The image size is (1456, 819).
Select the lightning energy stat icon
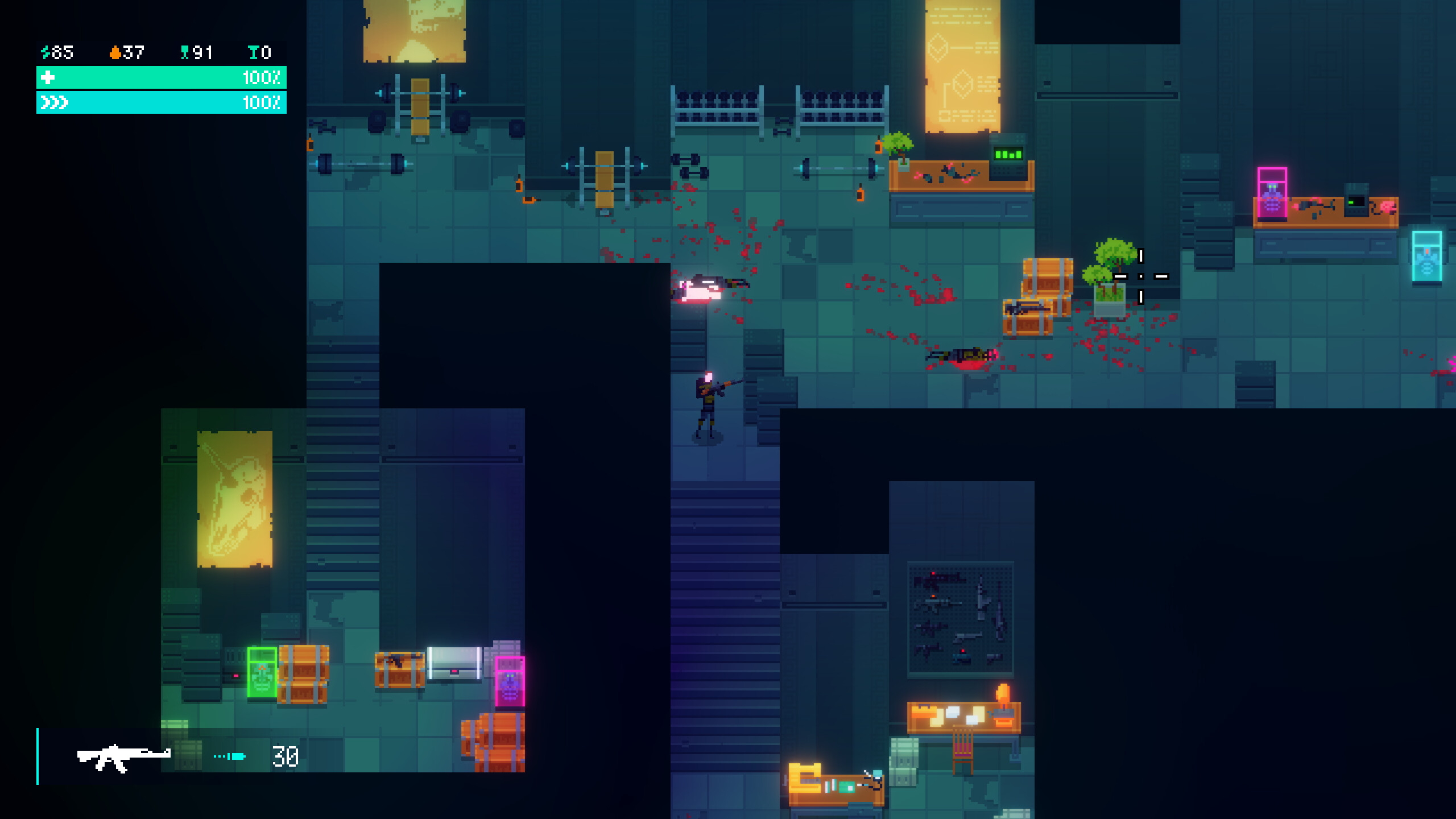click(47, 52)
